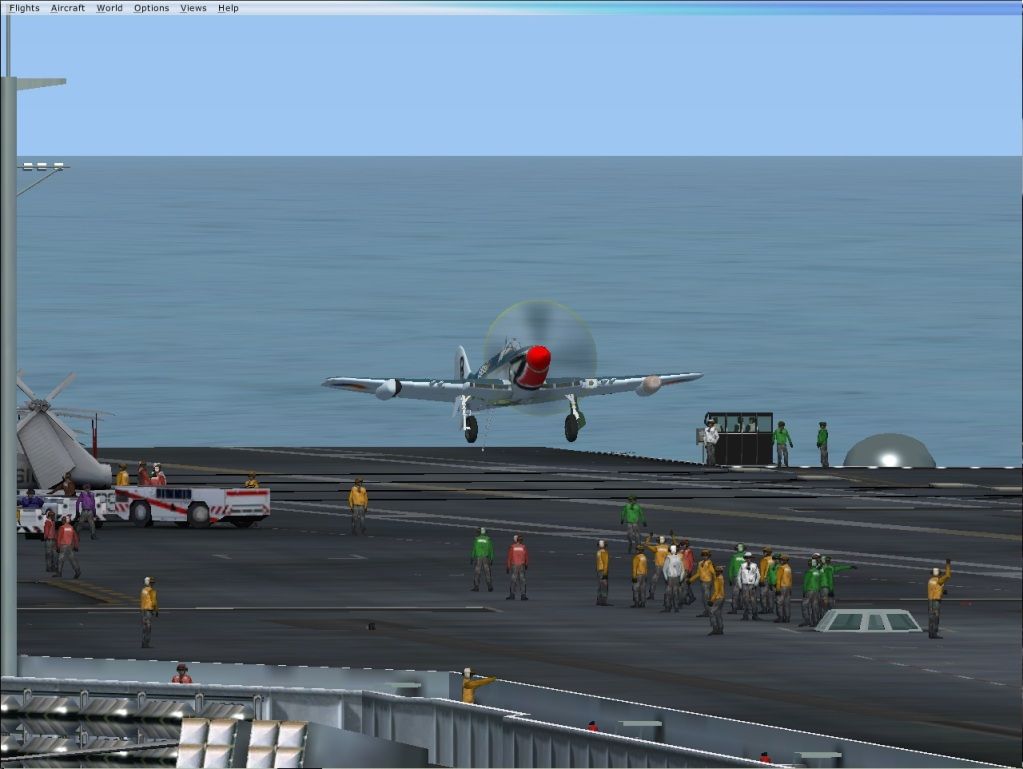The image size is (1023, 769).
Task: Open the Flights menu
Action: 24,8
